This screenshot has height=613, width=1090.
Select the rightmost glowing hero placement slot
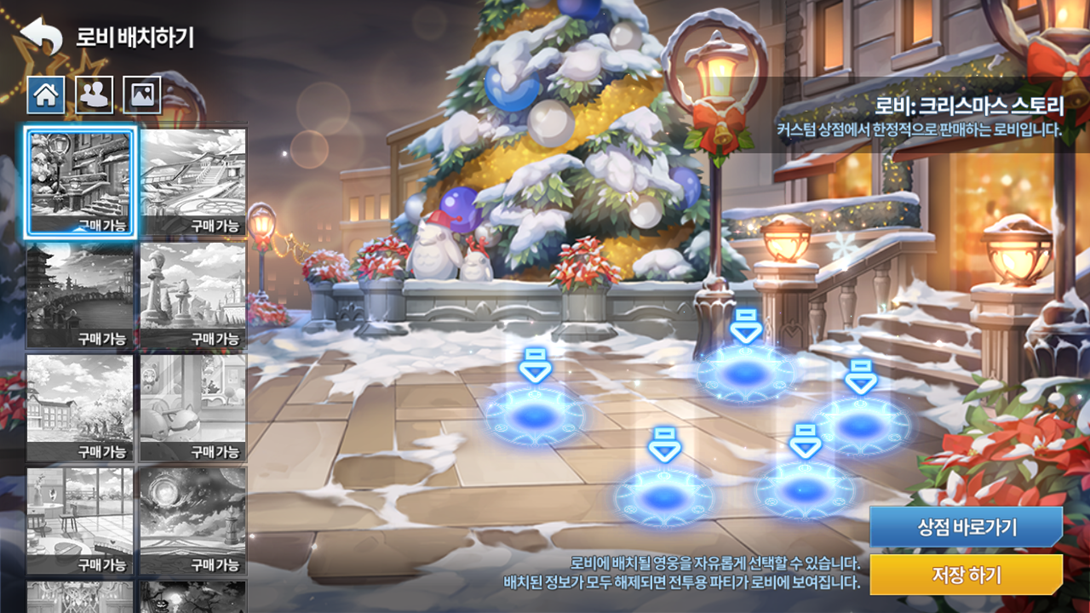tap(861, 425)
